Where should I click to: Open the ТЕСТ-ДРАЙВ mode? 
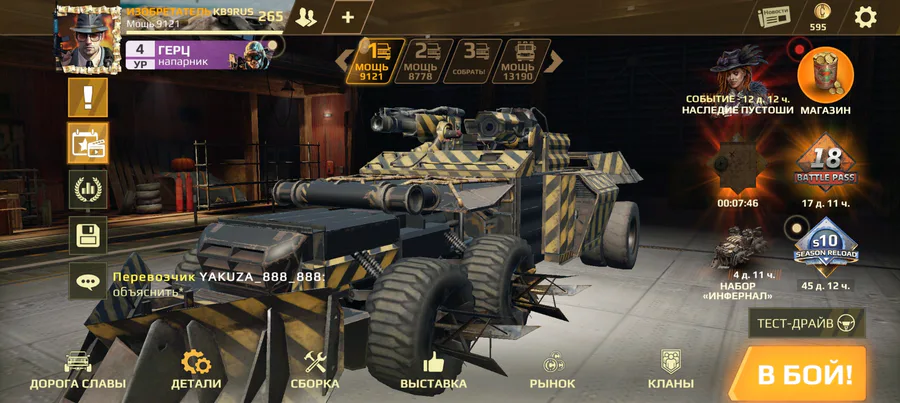pyautogui.click(x=807, y=322)
